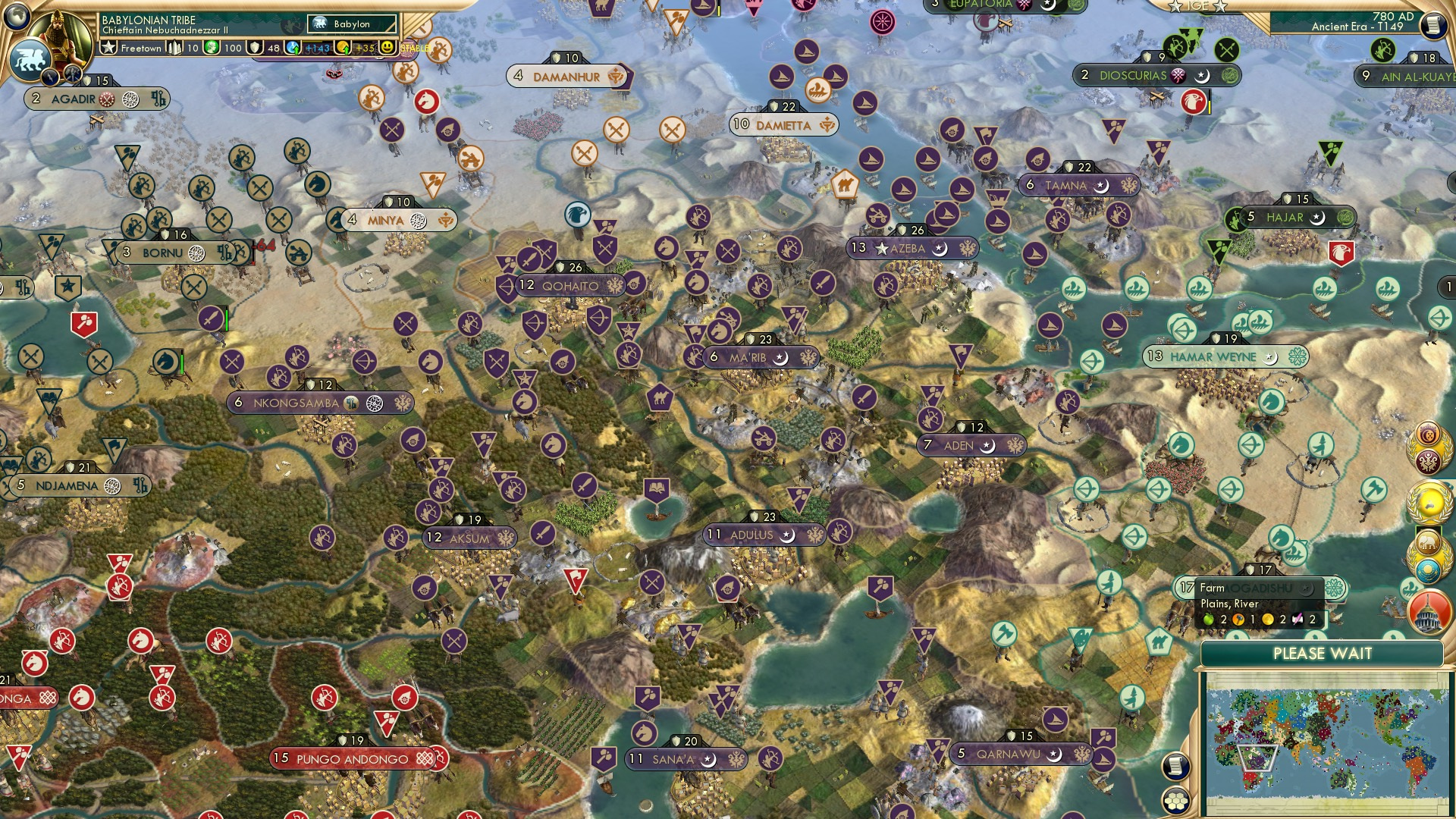
Task: Open the ivory elephant notification medal
Action: coord(1428,541)
